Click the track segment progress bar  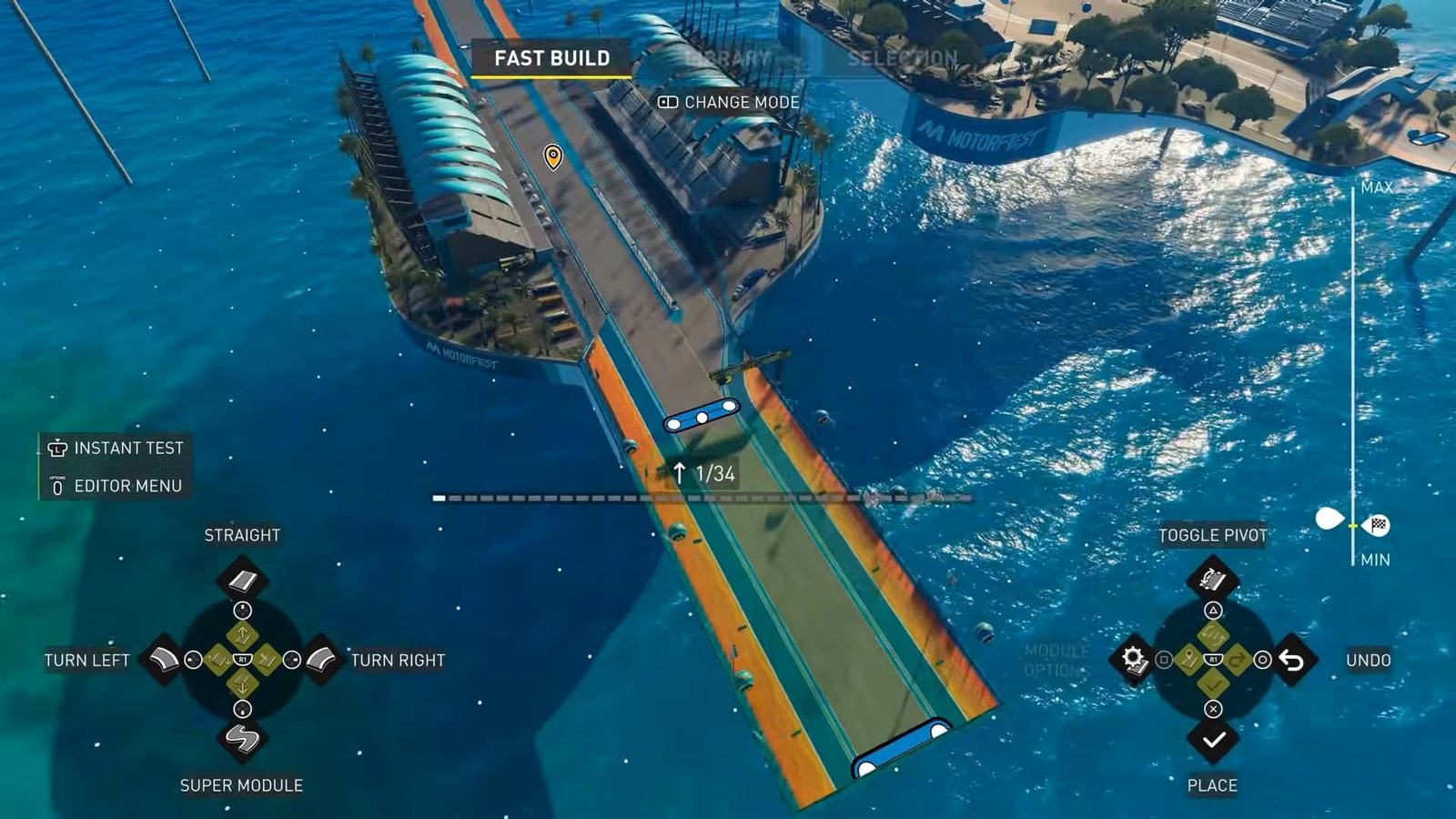(702, 498)
